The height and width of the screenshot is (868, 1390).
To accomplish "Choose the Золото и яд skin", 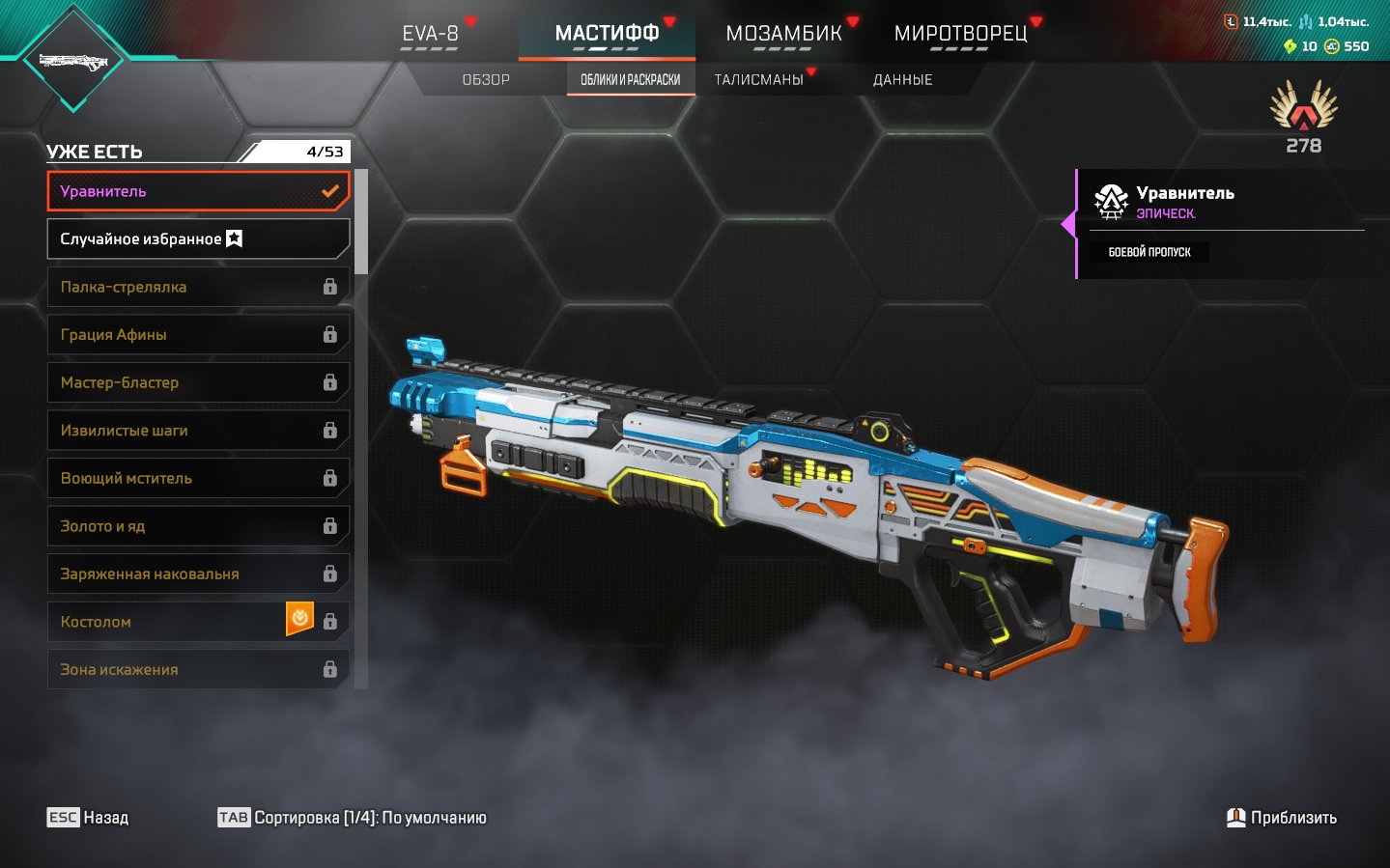I will pos(198,526).
